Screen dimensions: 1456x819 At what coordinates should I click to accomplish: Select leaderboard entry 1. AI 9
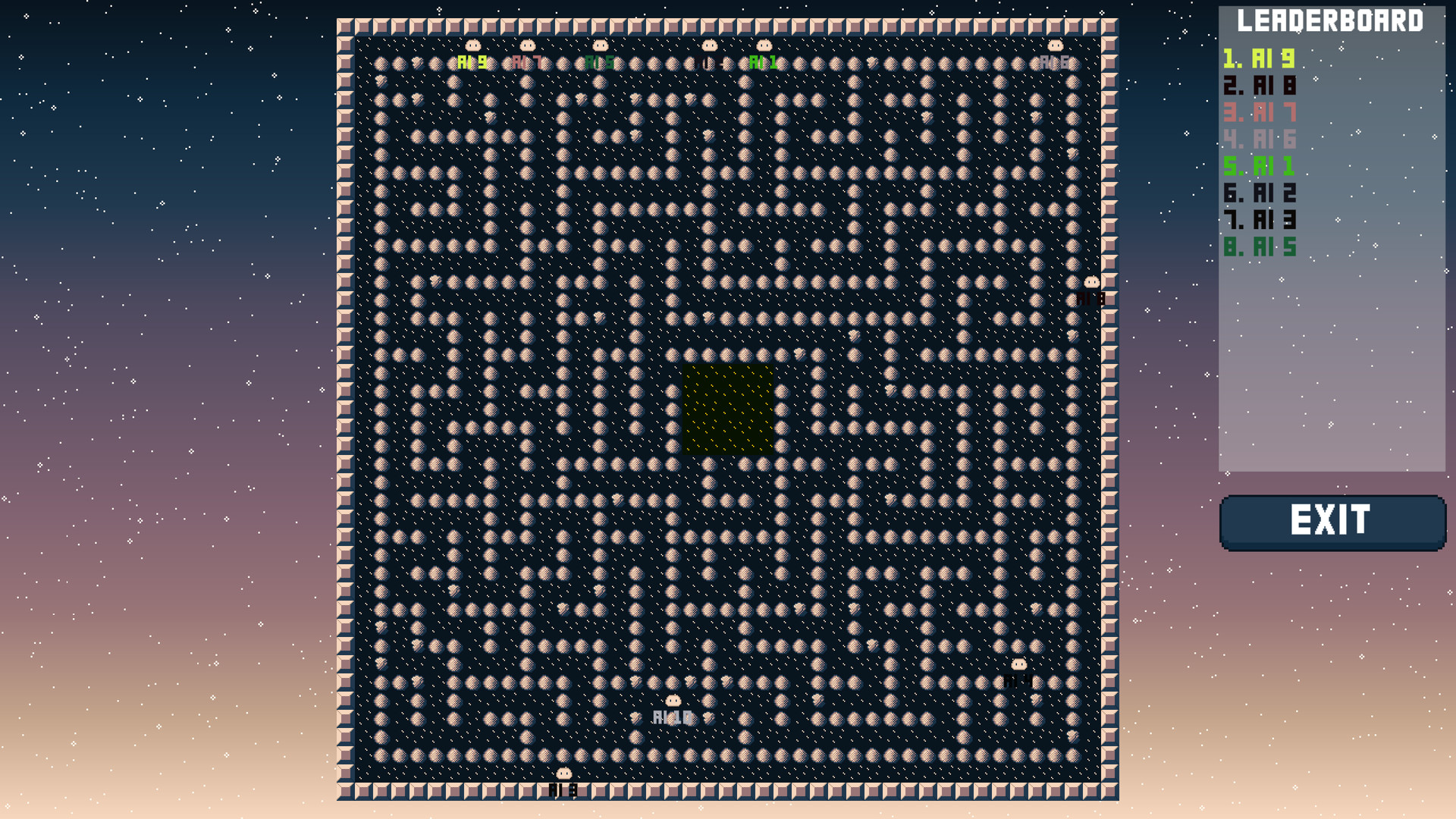1259,58
